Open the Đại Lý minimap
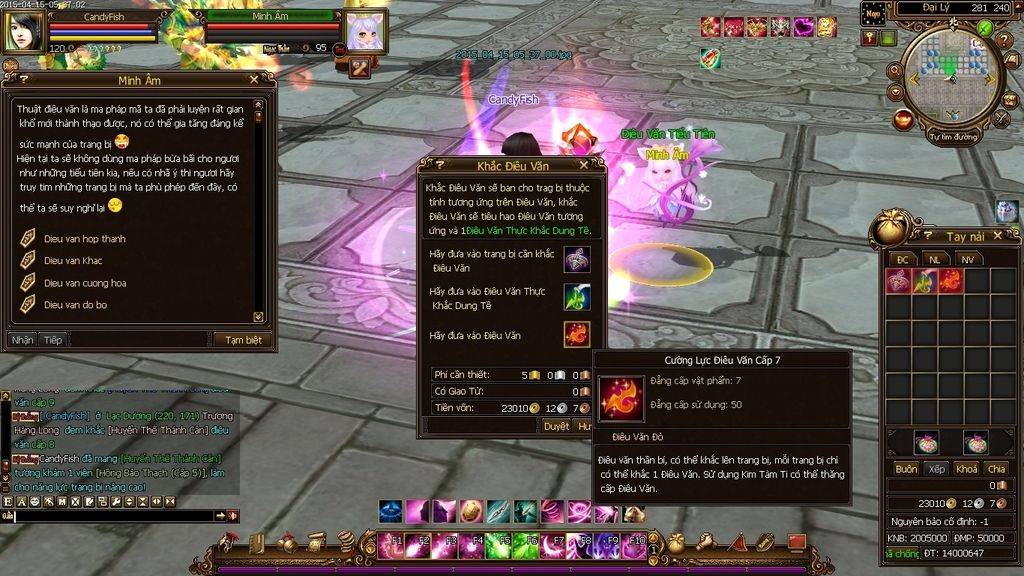Image resolution: width=1024 pixels, height=576 pixels. (950, 75)
